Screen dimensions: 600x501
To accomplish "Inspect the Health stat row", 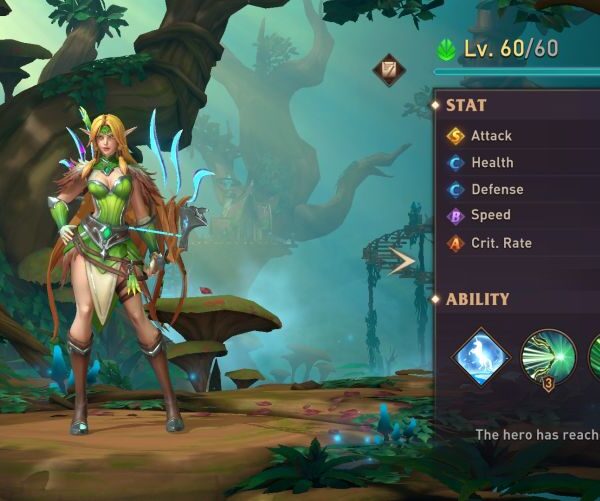I will 520,162.
